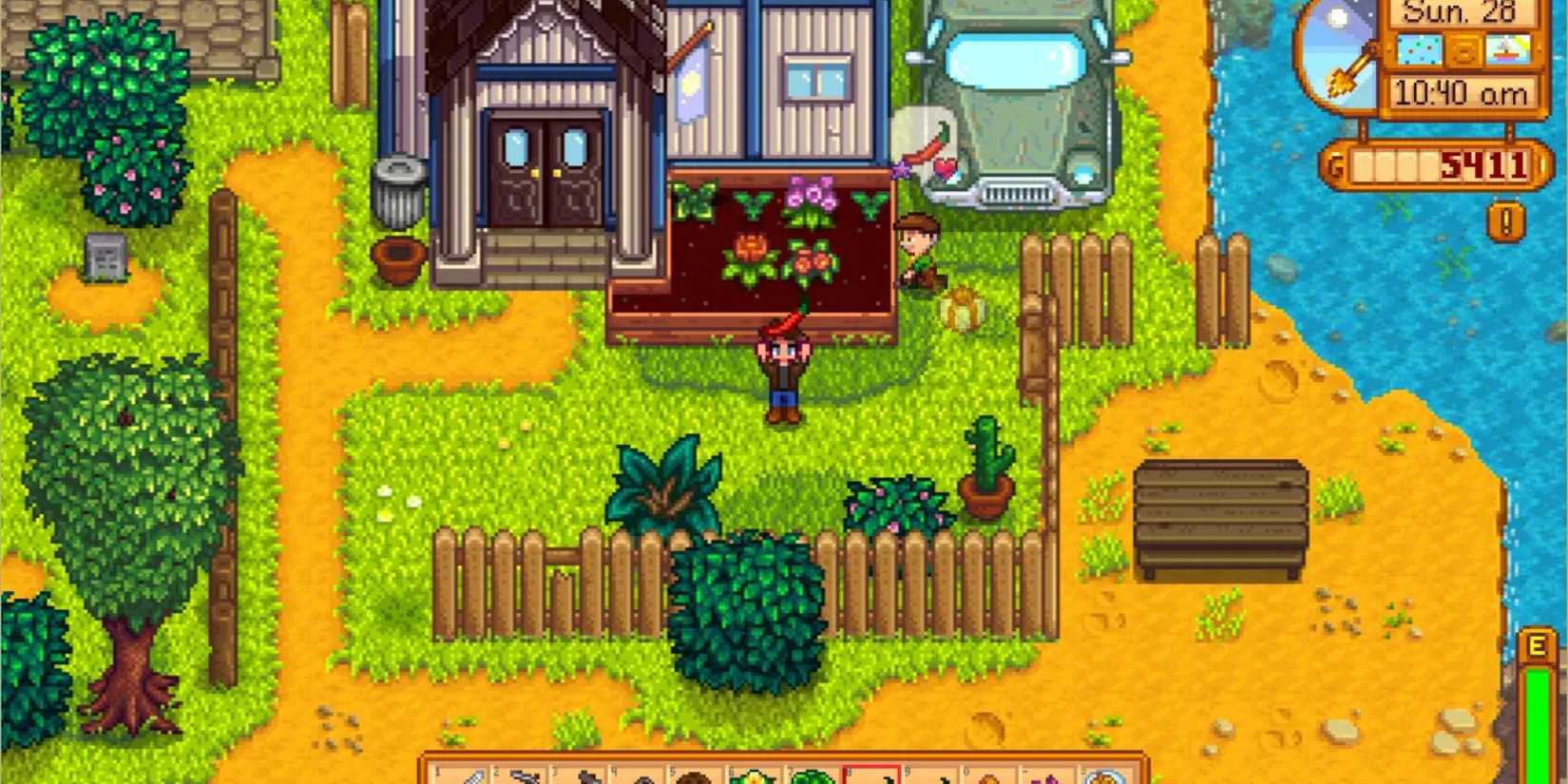Click the 10:40 am clock display
1568x784 pixels.
[x=1463, y=92]
